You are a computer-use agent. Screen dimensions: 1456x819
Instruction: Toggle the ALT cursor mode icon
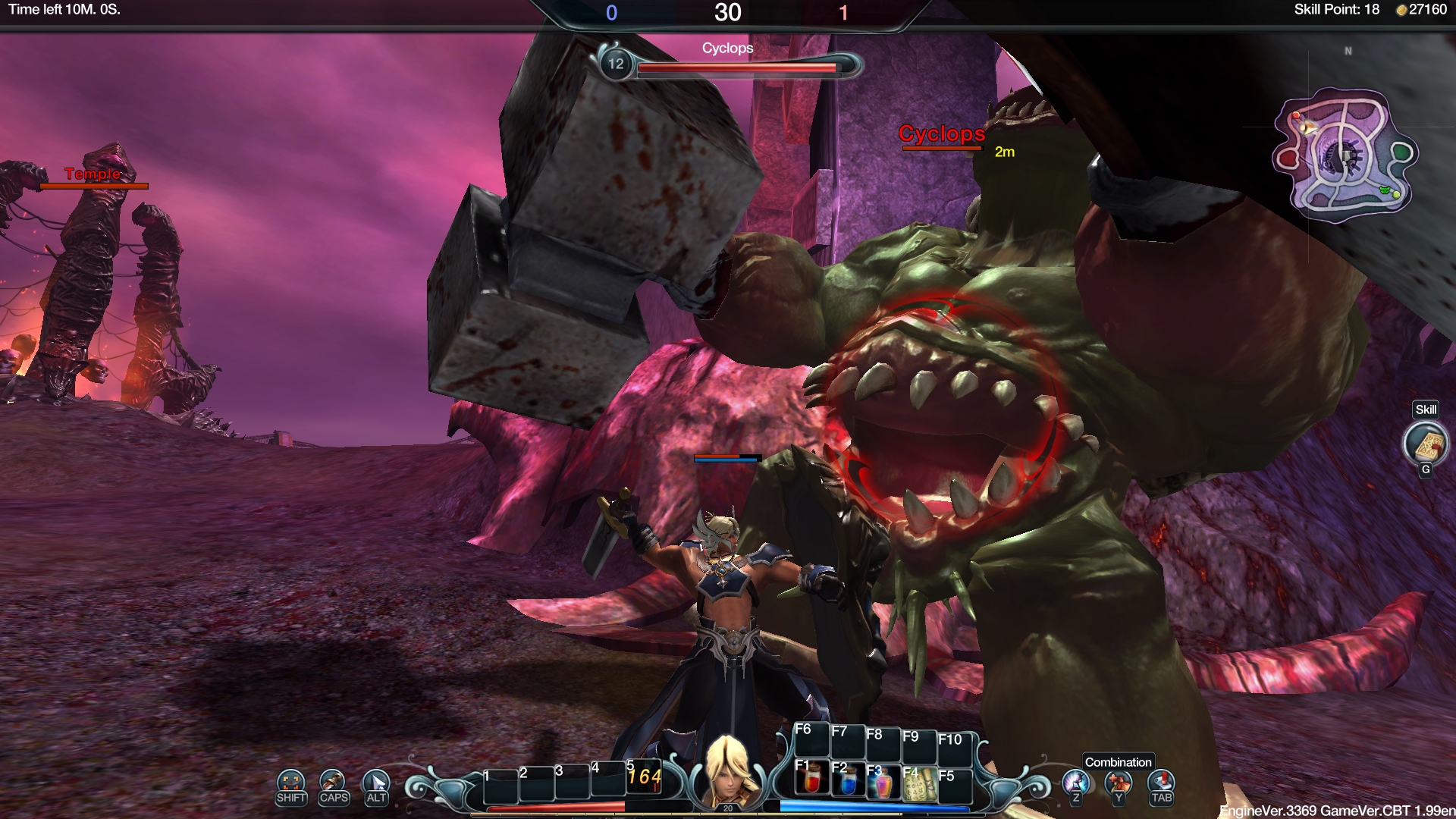pyautogui.click(x=376, y=781)
